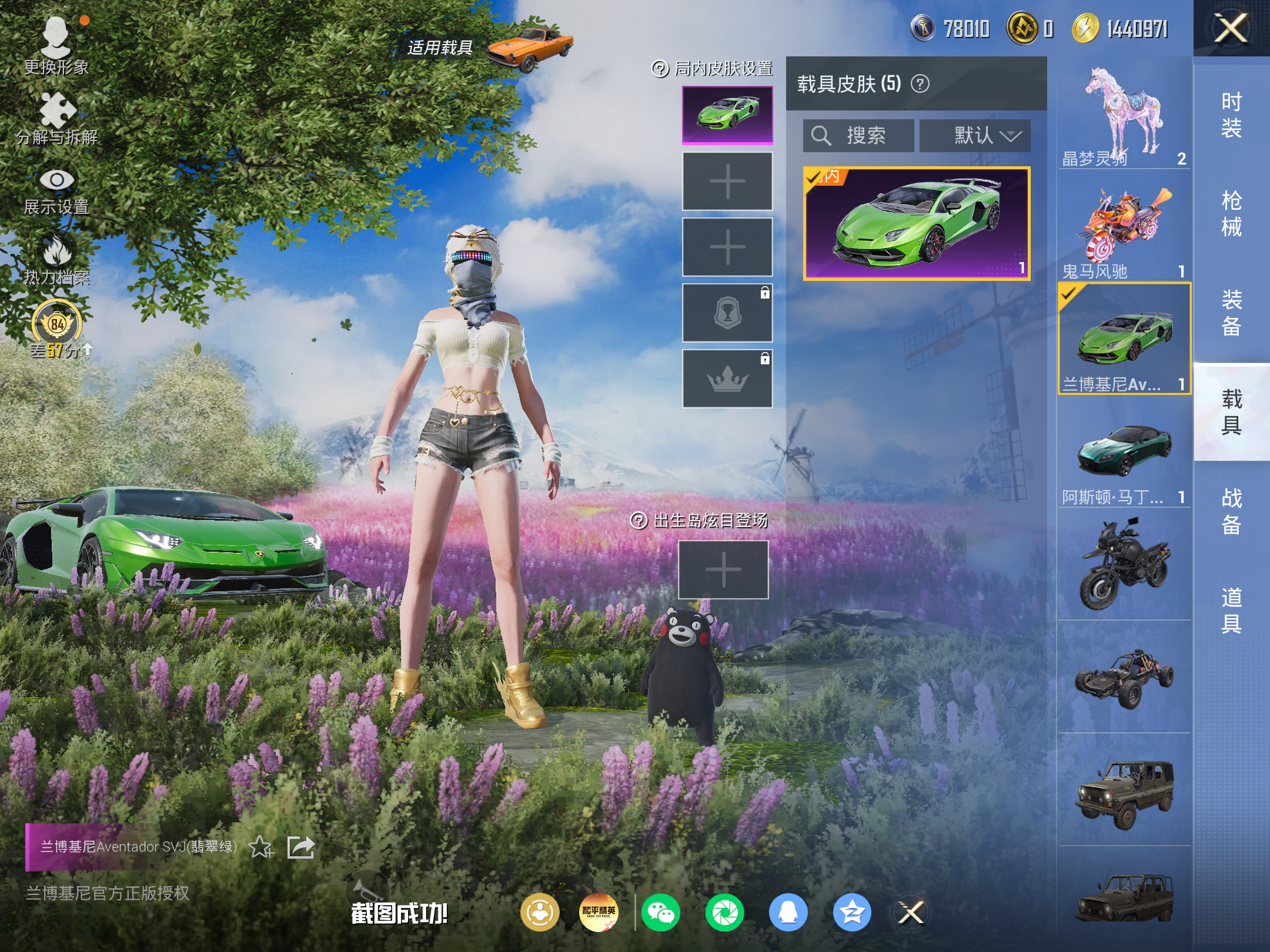Click the 搜索 search field
This screenshot has width=1270, height=952.
[858, 136]
